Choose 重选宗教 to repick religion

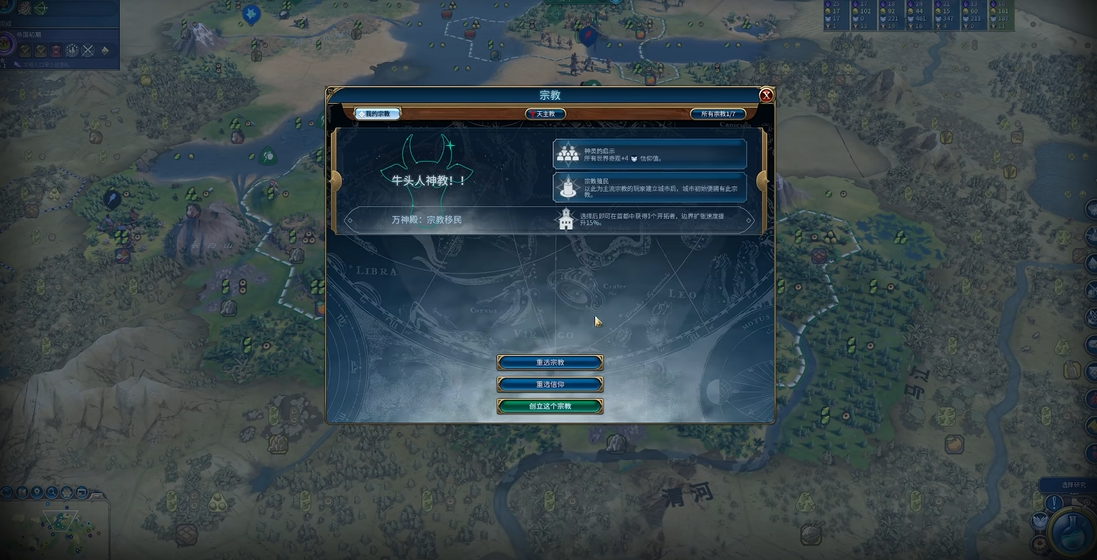pos(550,362)
